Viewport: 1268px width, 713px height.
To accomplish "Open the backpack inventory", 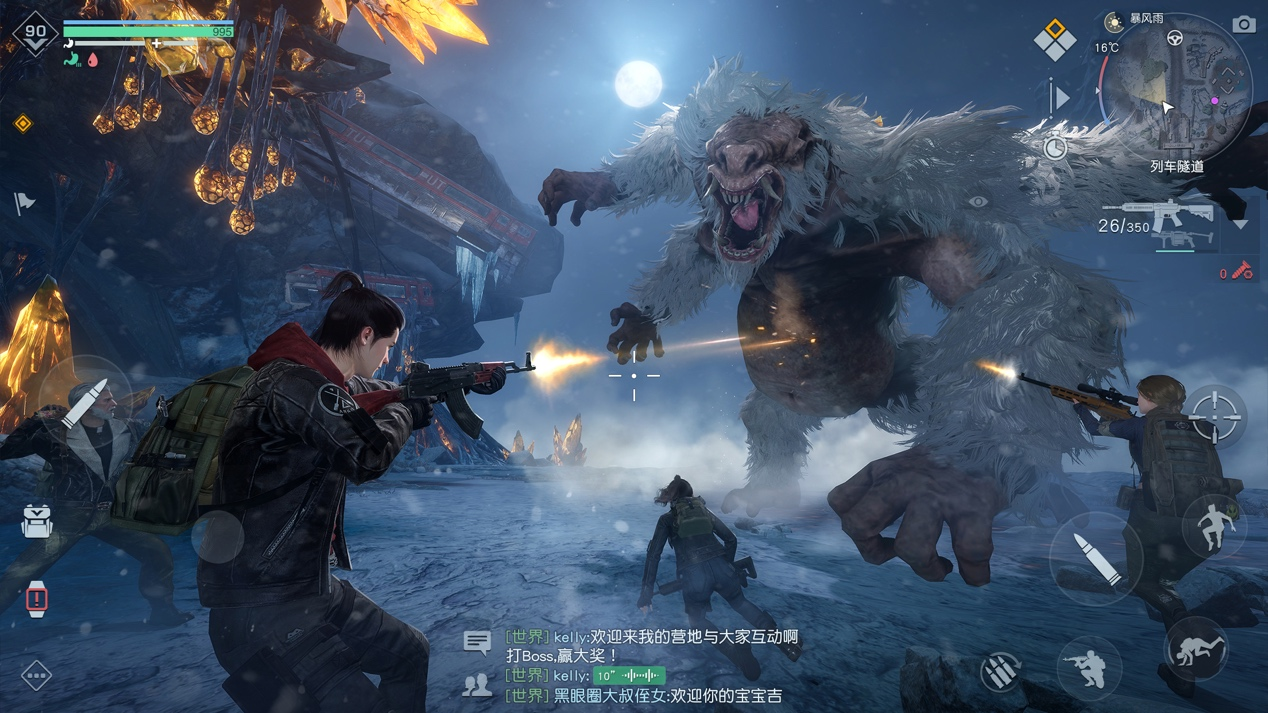I will 37,521.
